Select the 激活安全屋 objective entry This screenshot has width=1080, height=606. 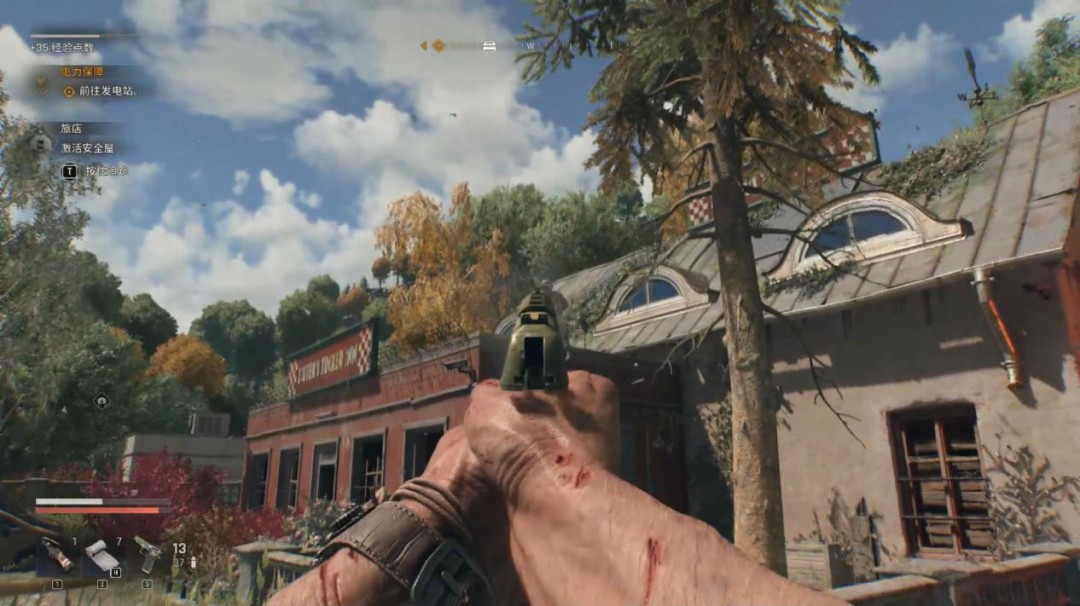(87, 148)
